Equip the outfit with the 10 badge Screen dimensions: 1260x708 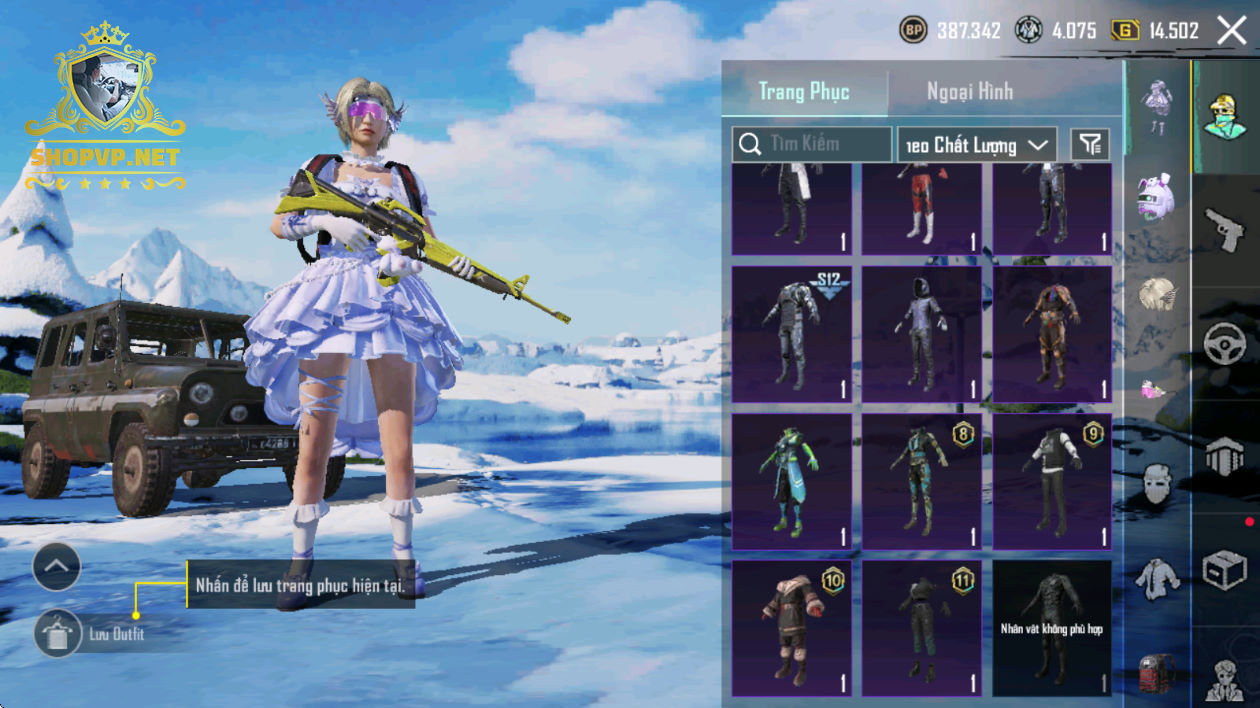pyautogui.click(x=792, y=628)
